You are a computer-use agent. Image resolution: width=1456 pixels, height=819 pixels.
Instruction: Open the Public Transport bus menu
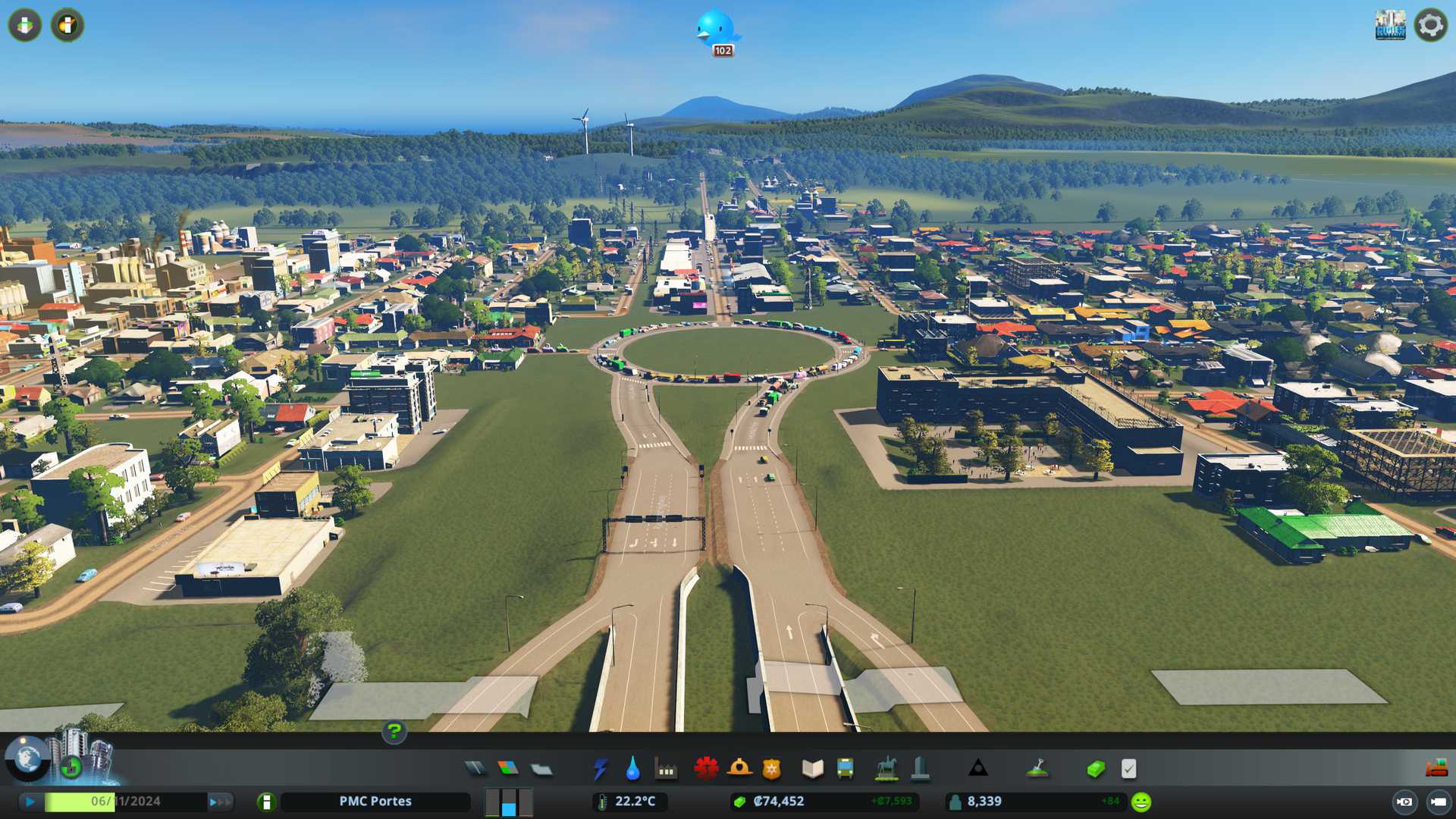(x=845, y=769)
